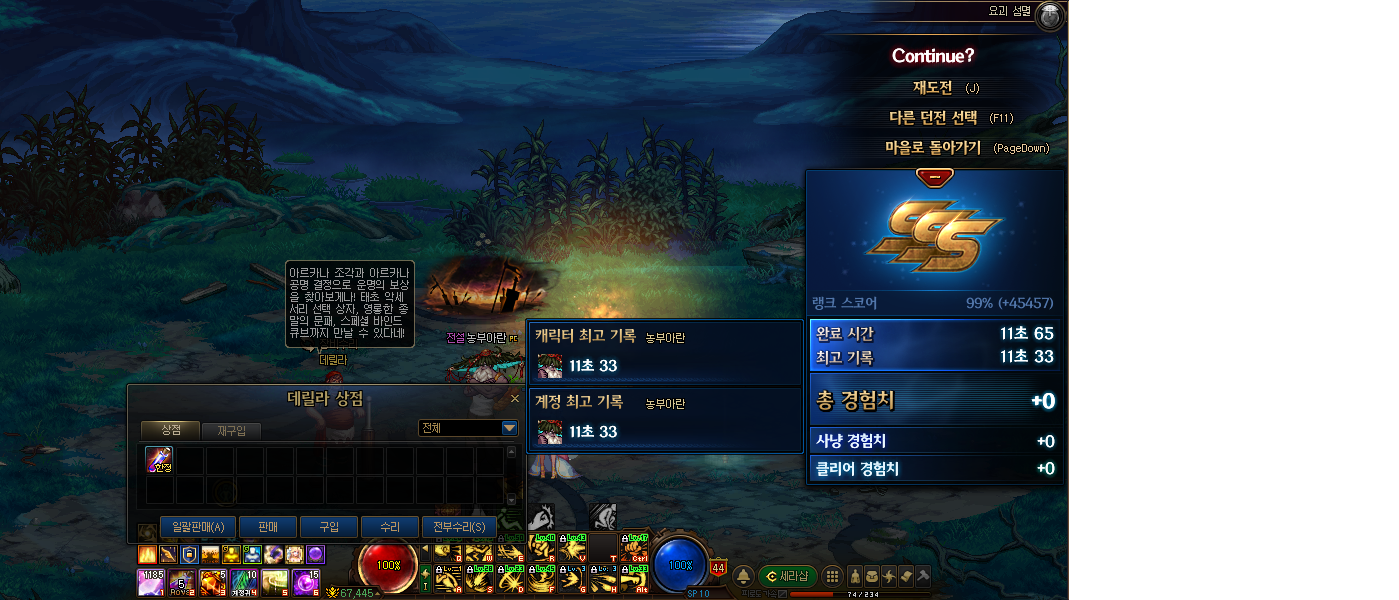The width and height of the screenshot is (1399, 600).
Task: Click the 일괄판매(A) bulk sell button
Action: (197, 527)
